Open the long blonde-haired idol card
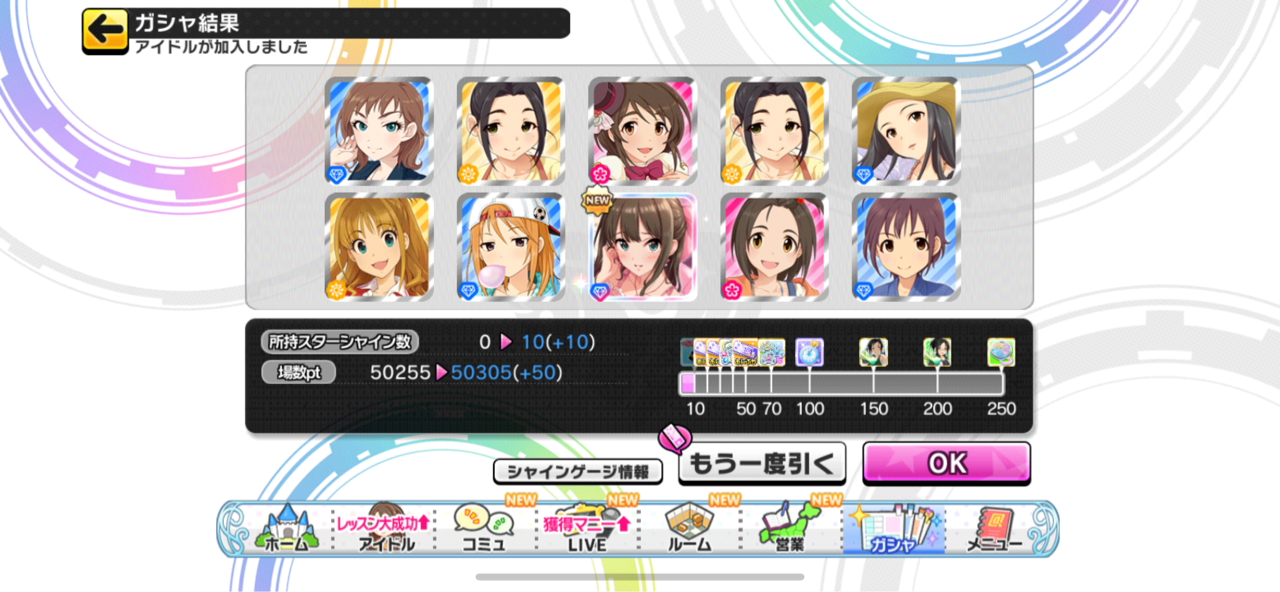 (378, 247)
